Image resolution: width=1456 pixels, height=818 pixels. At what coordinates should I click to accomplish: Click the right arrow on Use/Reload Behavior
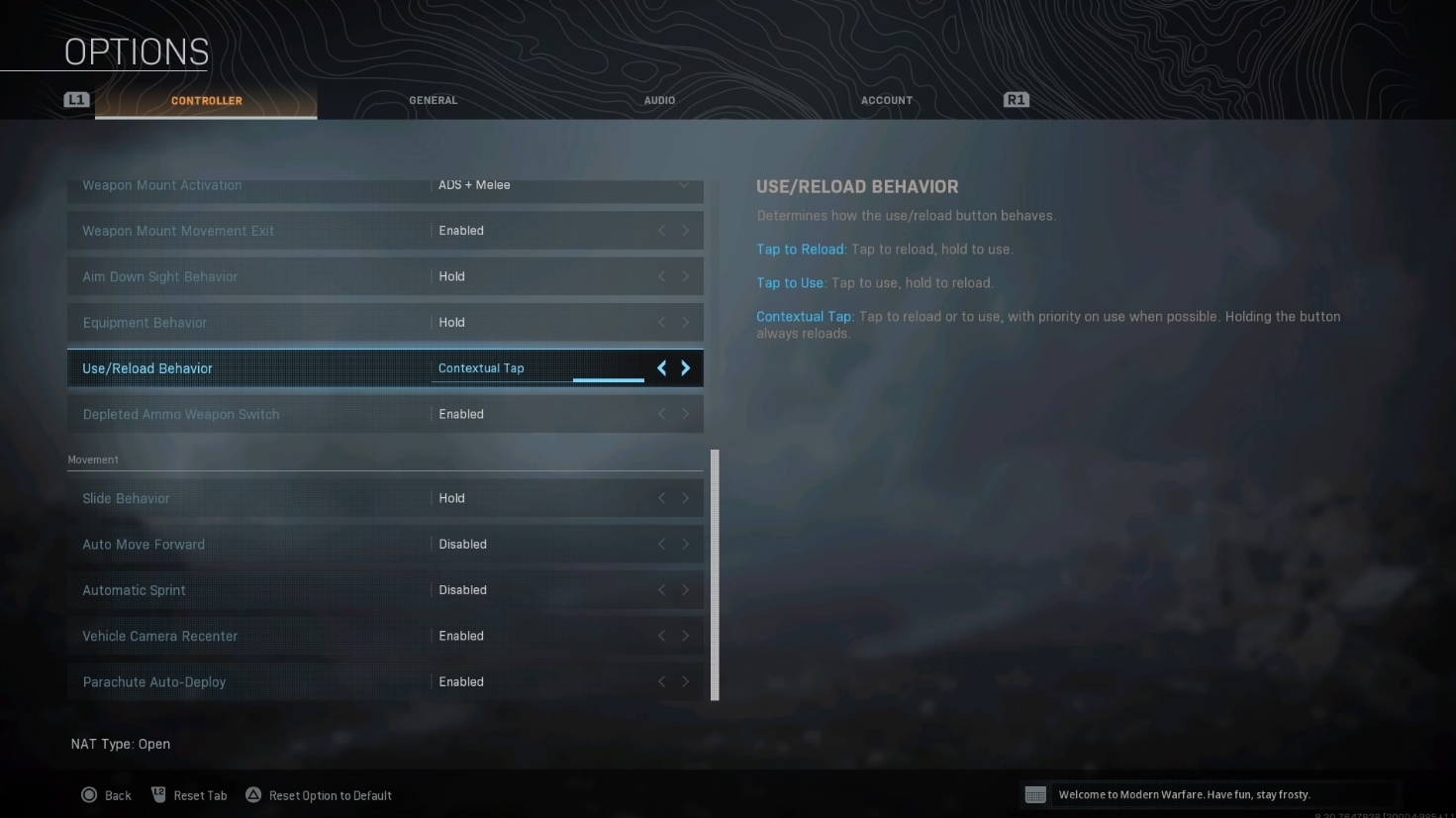point(685,367)
